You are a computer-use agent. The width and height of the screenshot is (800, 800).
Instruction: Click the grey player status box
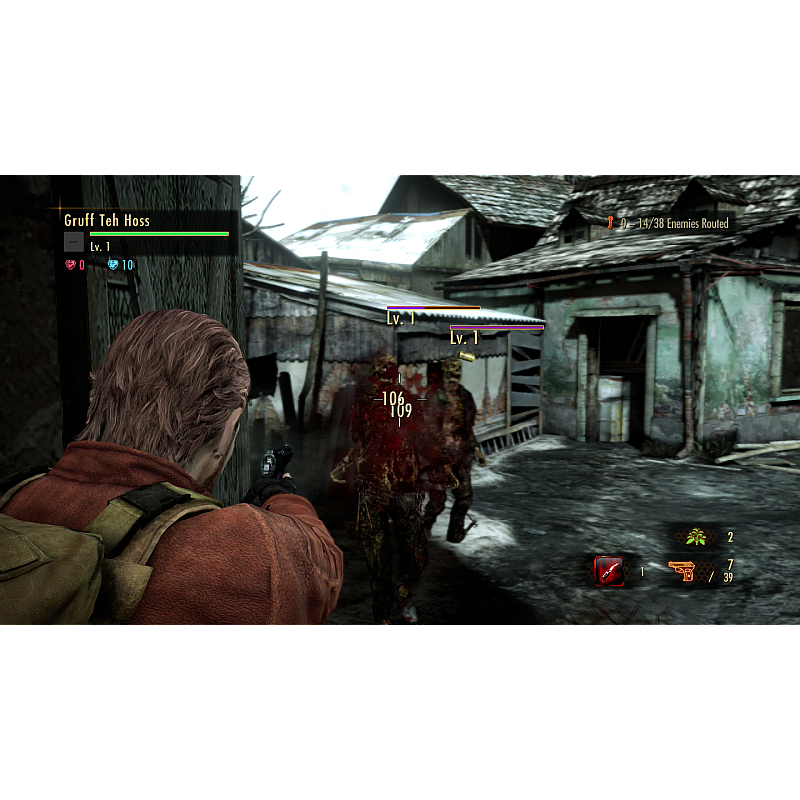74,242
